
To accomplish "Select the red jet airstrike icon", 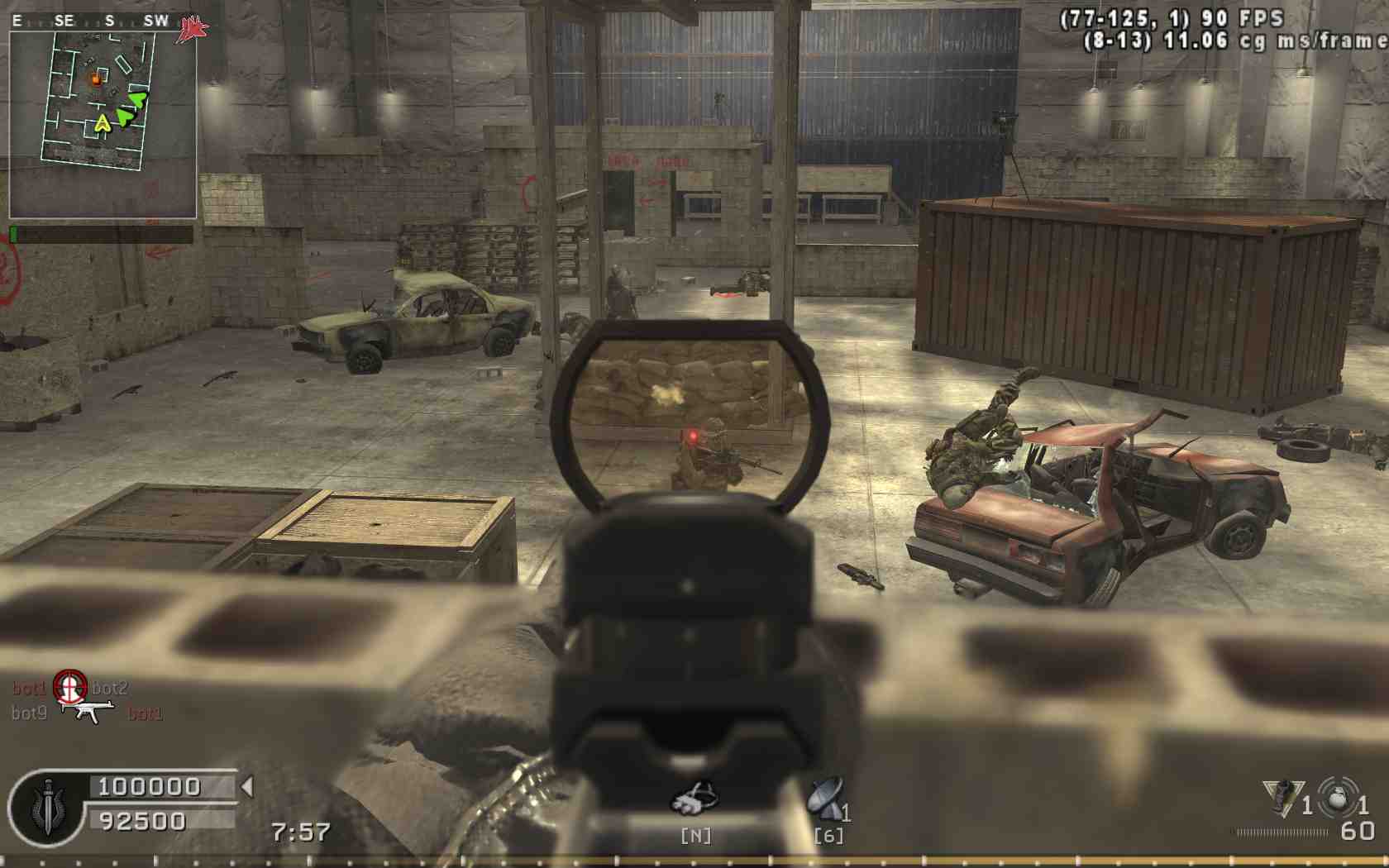I will tap(194, 27).
